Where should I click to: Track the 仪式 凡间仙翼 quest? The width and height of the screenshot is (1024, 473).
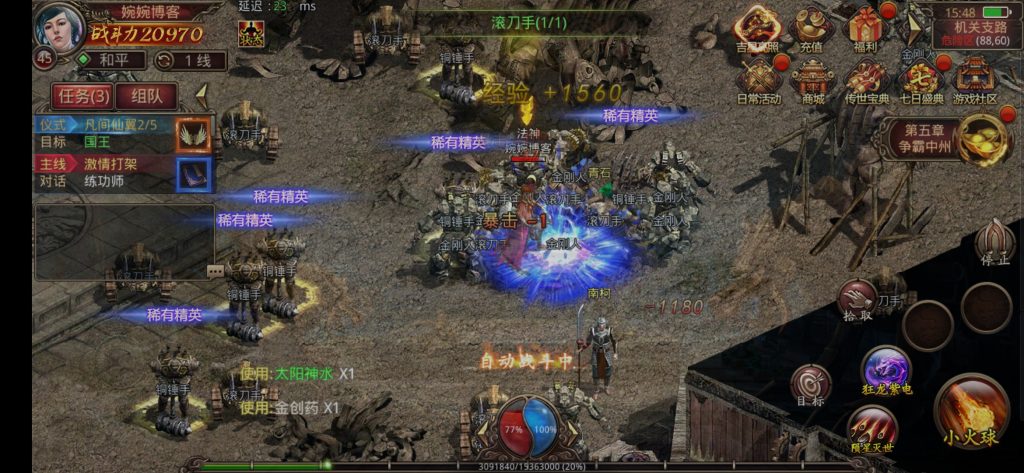point(120,133)
